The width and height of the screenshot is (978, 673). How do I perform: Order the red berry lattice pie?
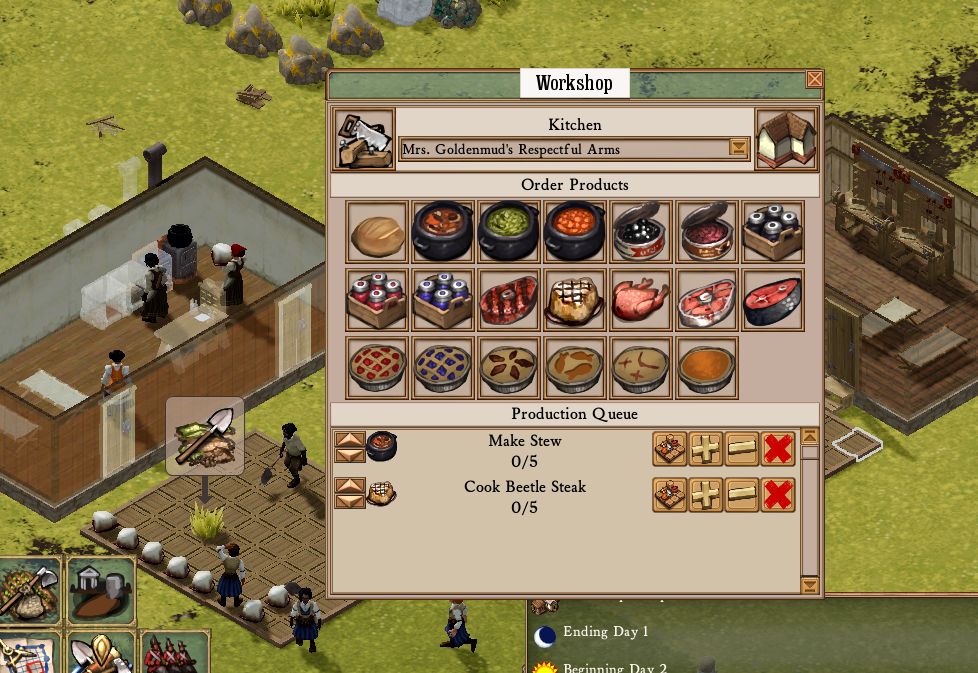[377, 368]
